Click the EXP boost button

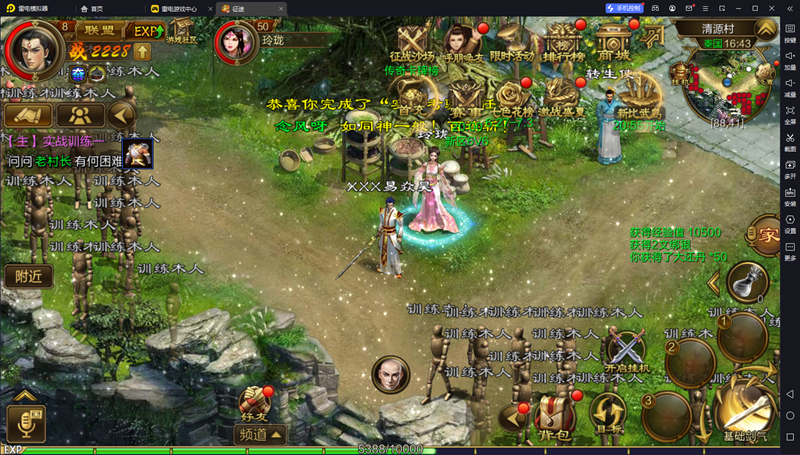(148, 31)
